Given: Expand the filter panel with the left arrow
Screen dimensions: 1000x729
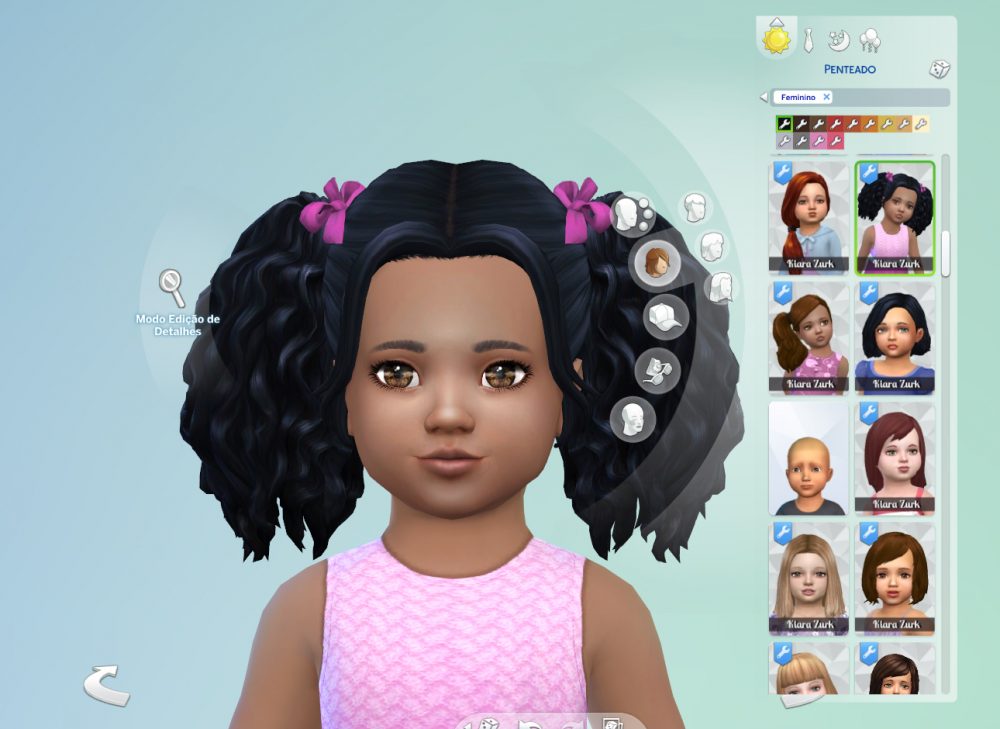Looking at the screenshot, I should point(764,97).
